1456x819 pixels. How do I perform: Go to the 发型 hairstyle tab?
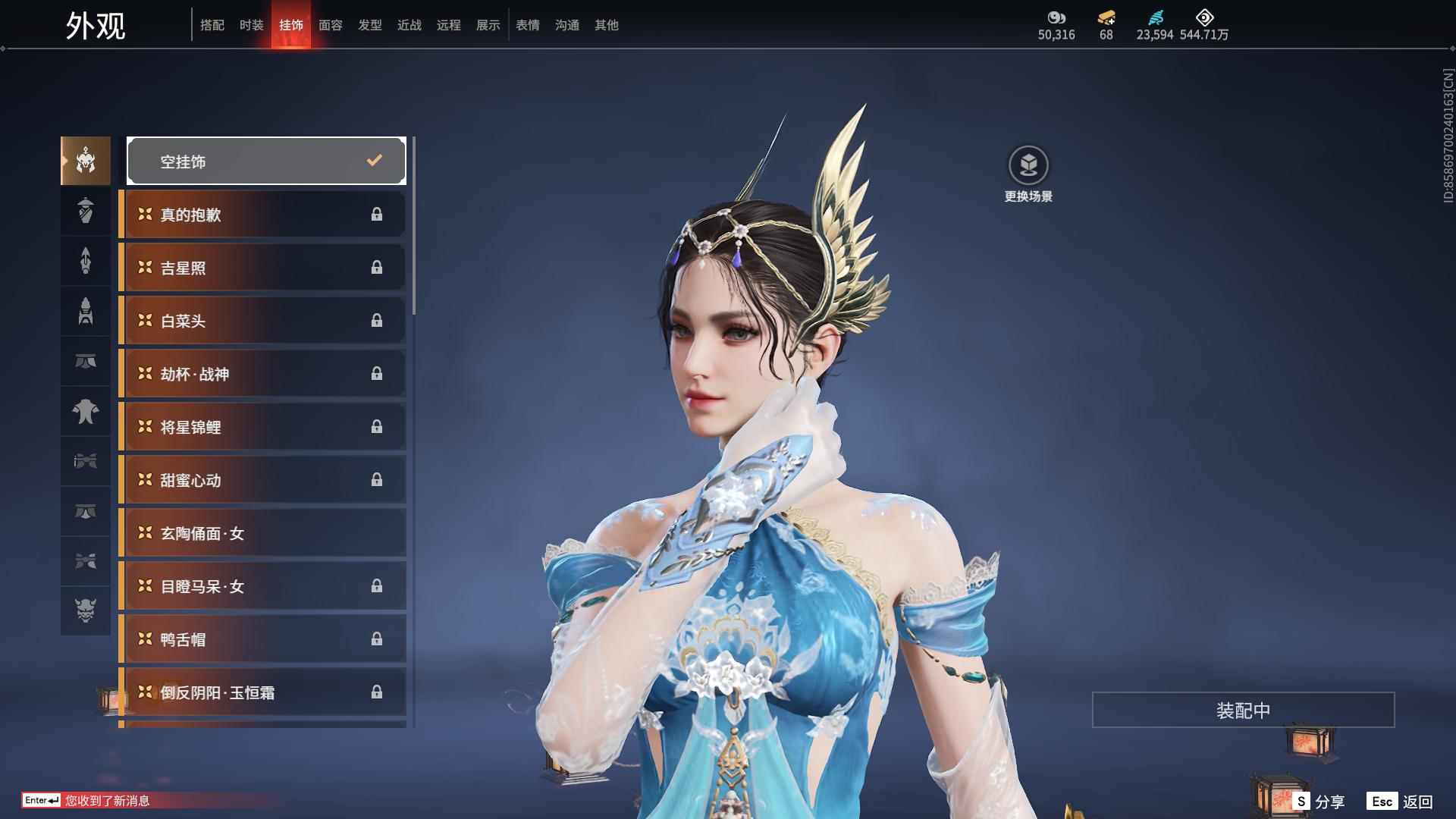coord(370,25)
